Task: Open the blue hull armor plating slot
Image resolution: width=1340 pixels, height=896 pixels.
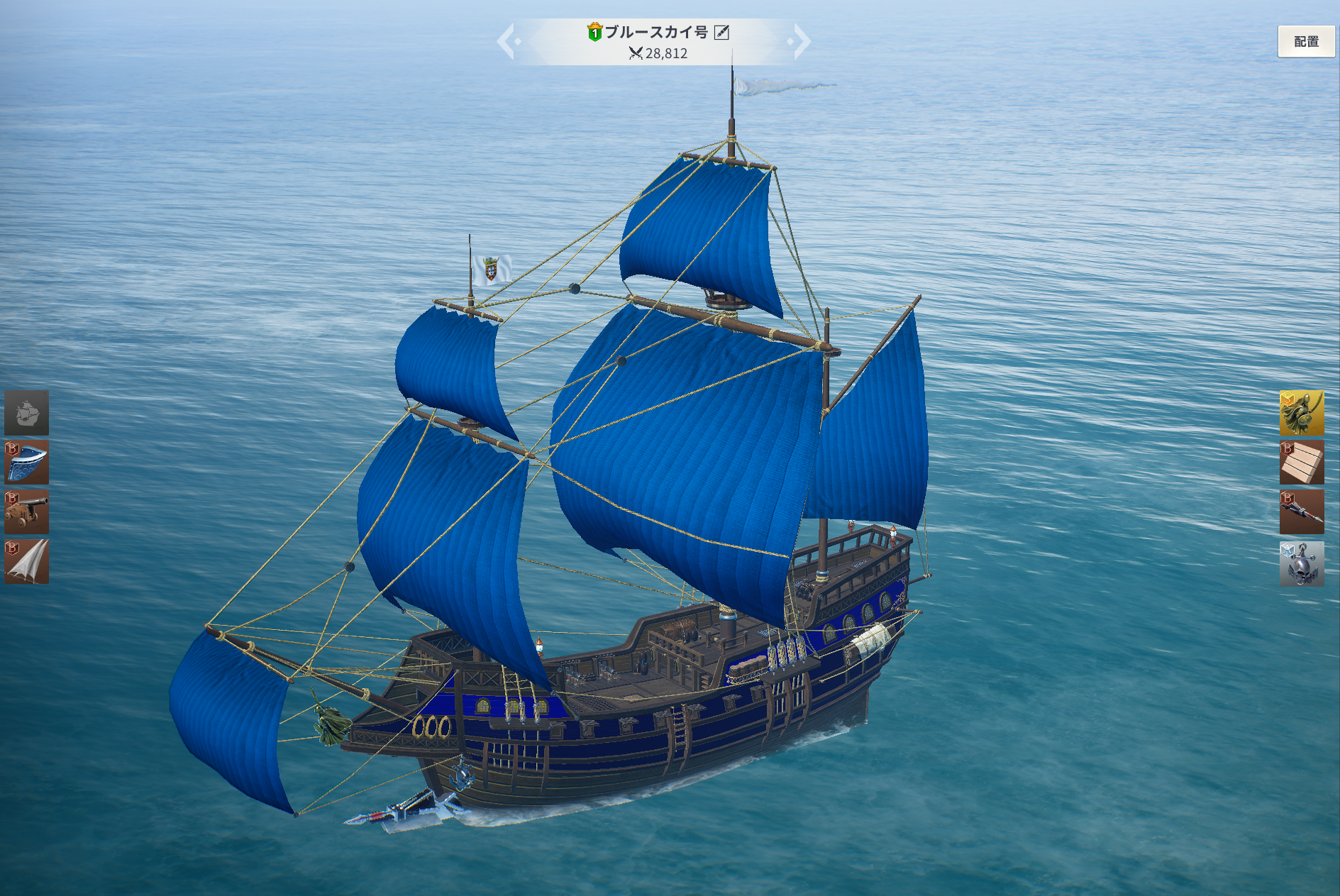Action: (x=27, y=462)
